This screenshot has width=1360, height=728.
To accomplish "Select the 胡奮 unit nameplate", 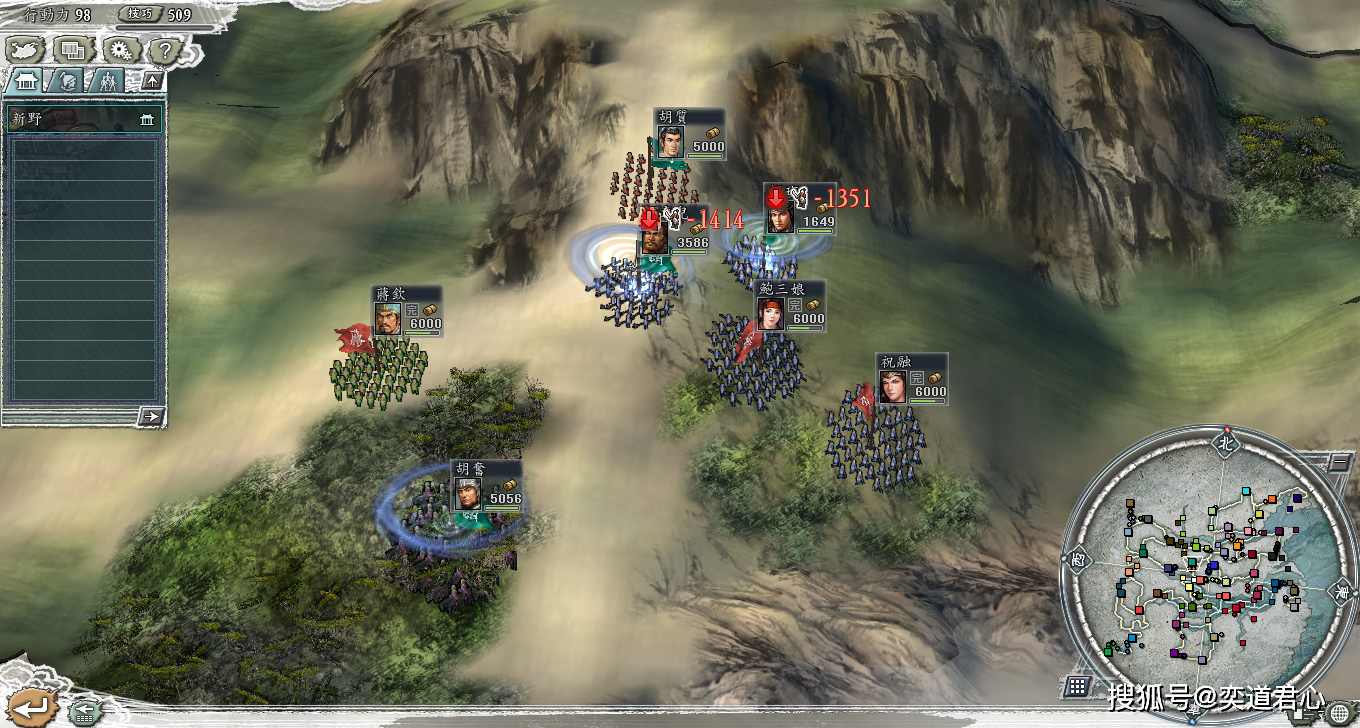I will [x=485, y=485].
